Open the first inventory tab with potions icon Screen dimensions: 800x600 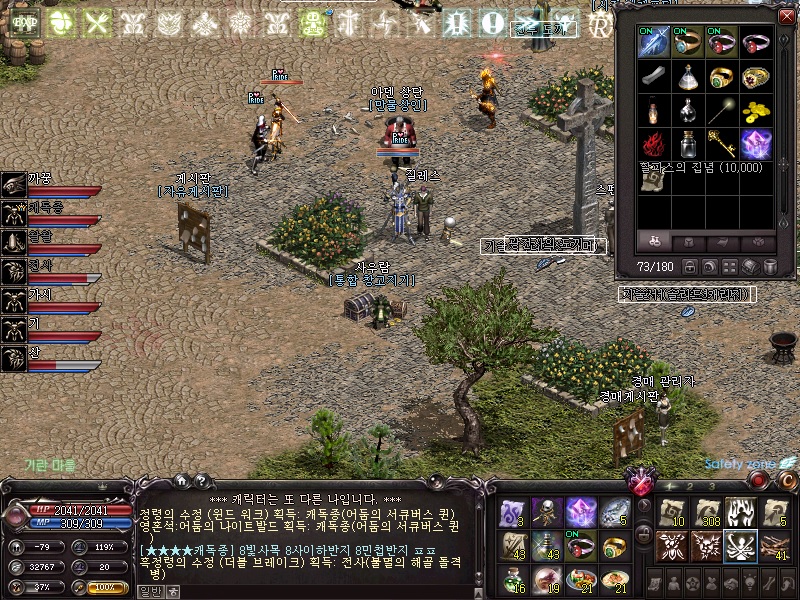pos(655,242)
